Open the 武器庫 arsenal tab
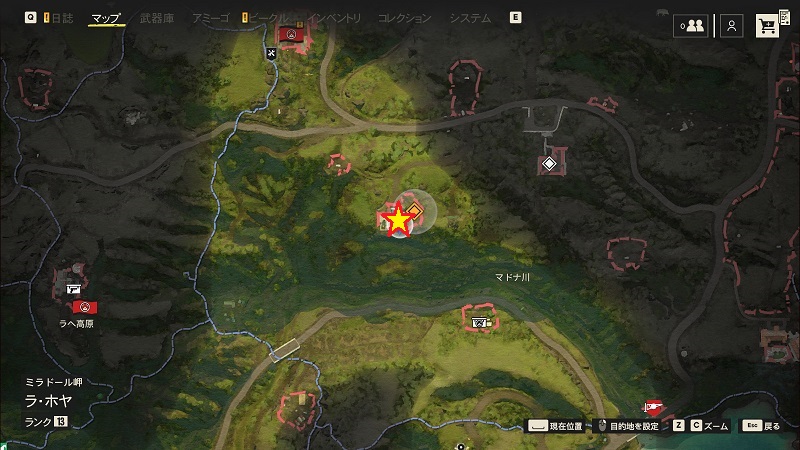 click(157, 18)
